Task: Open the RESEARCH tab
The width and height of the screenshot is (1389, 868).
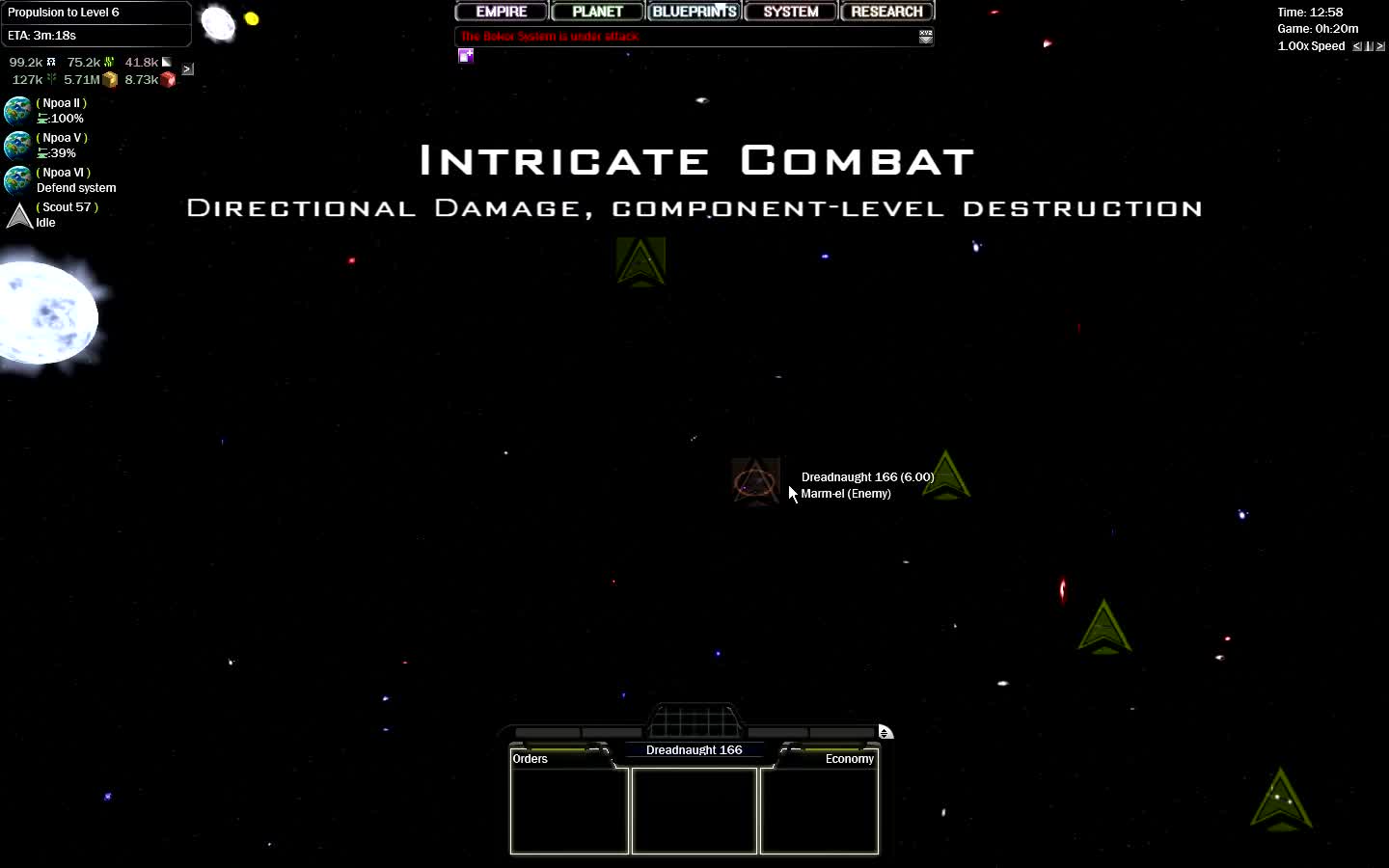Action: click(x=886, y=11)
